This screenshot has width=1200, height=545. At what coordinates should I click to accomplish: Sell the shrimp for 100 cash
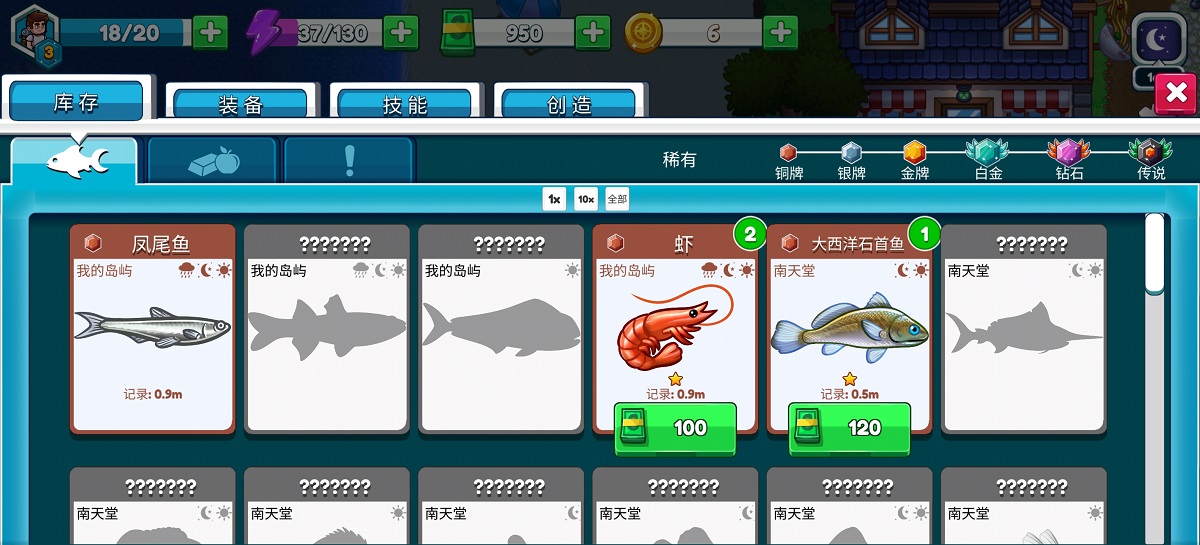[x=675, y=428]
